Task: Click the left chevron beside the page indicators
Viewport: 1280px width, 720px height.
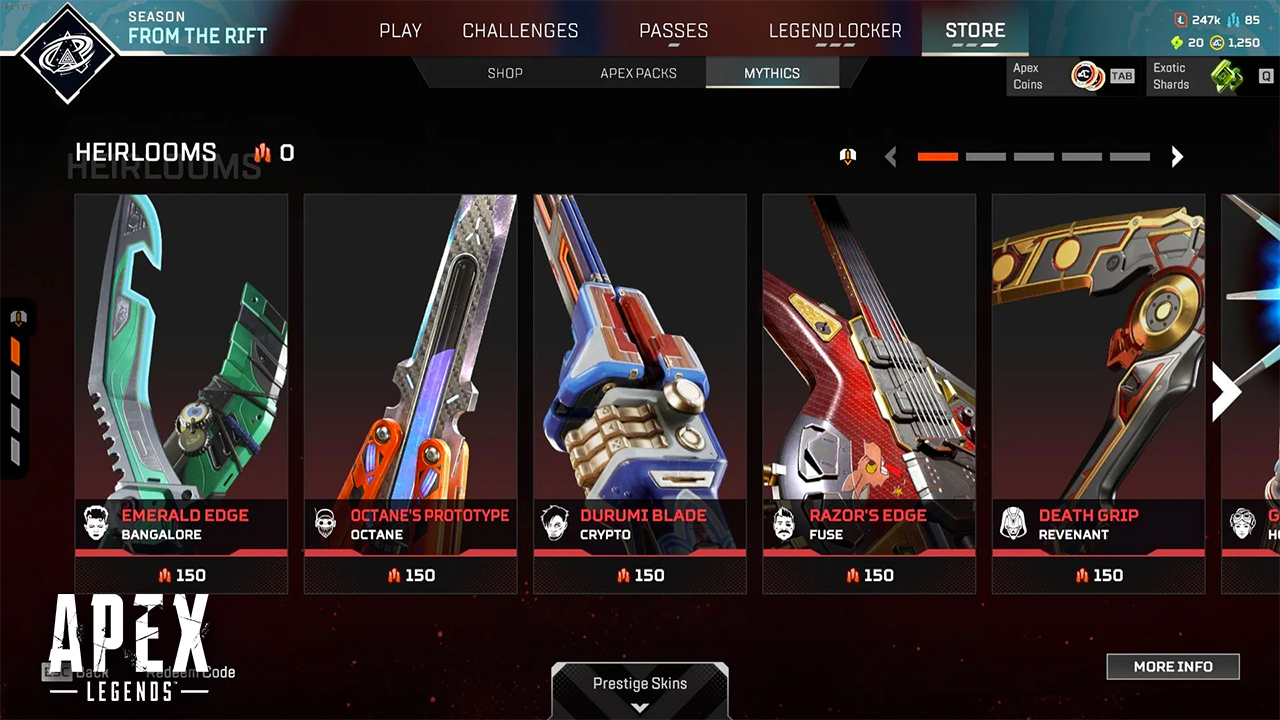Action: [x=891, y=156]
